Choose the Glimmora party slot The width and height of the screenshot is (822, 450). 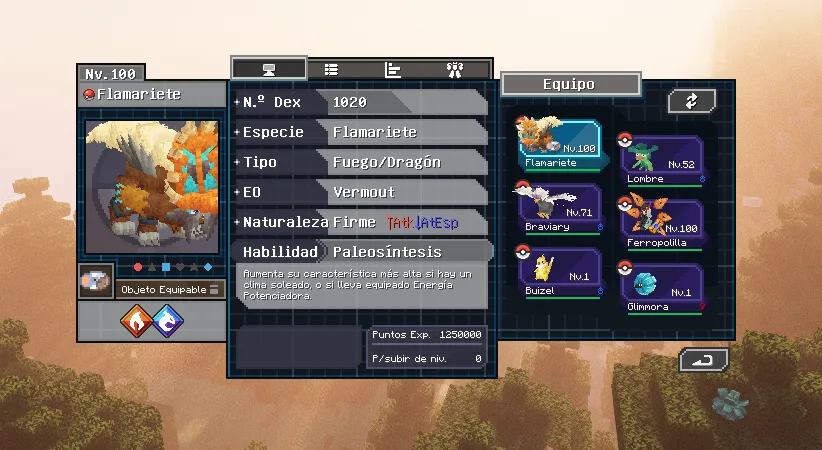click(x=661, y=285)
